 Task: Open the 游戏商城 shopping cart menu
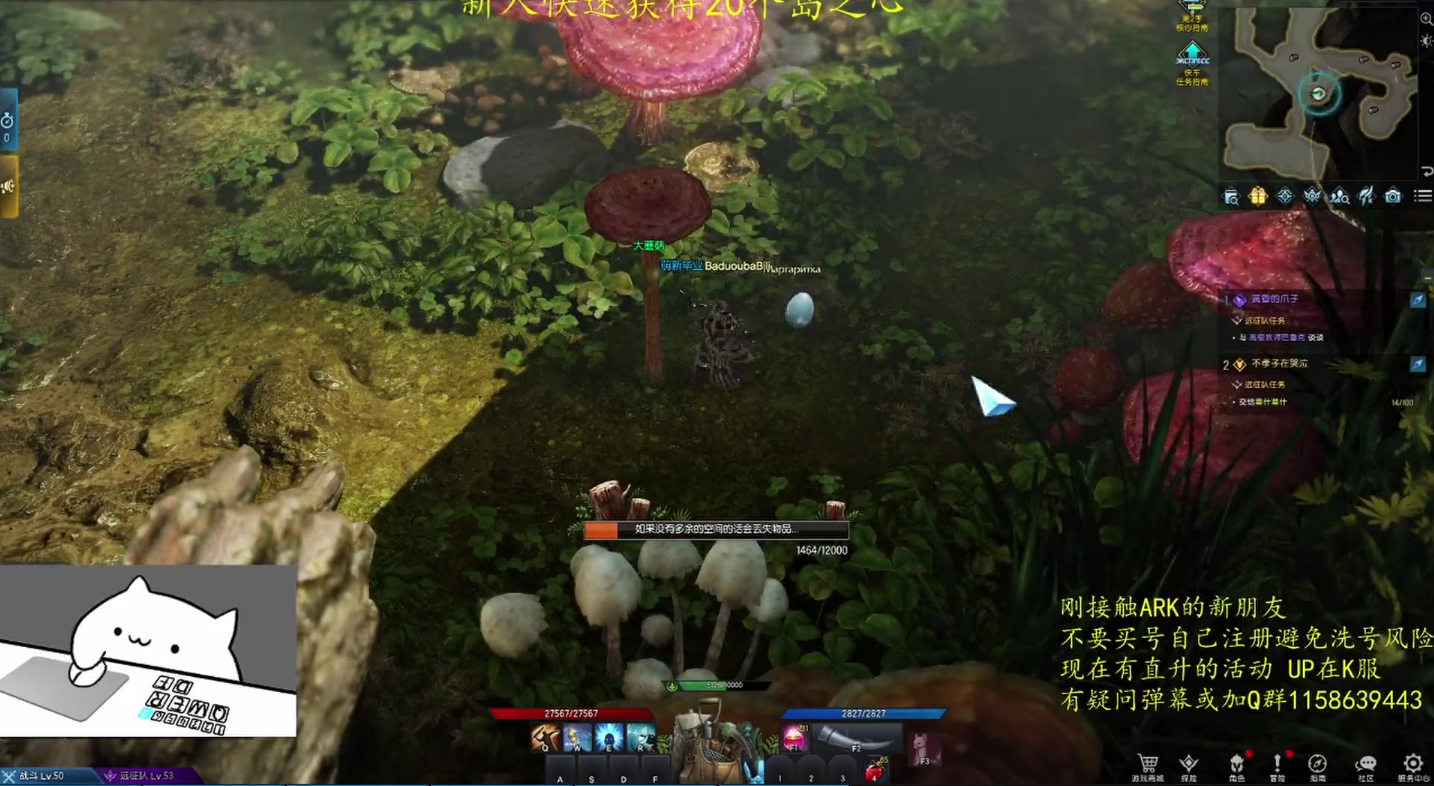point(1147,764)
